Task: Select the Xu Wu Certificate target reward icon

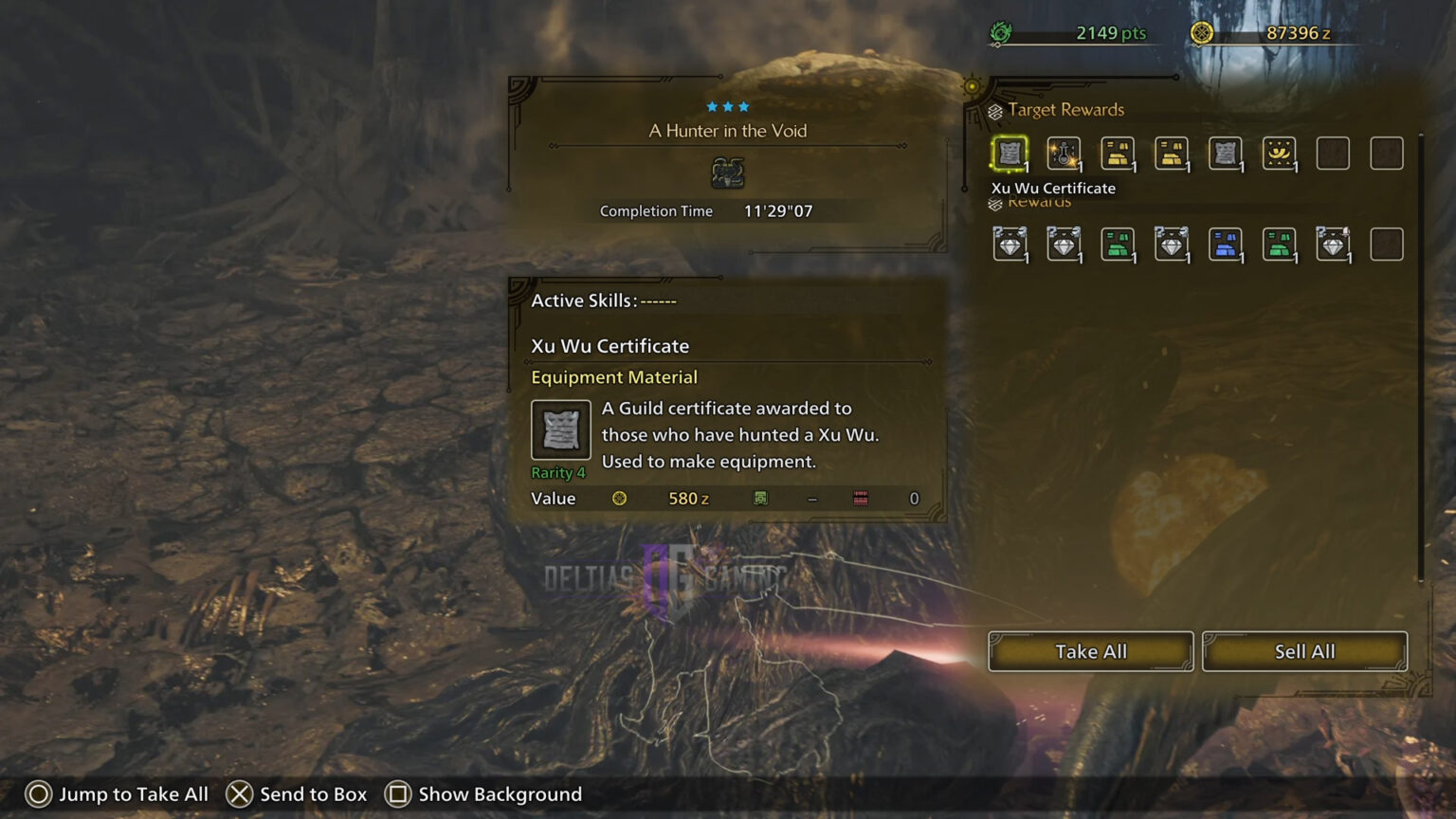Action: pos(1009,154)
